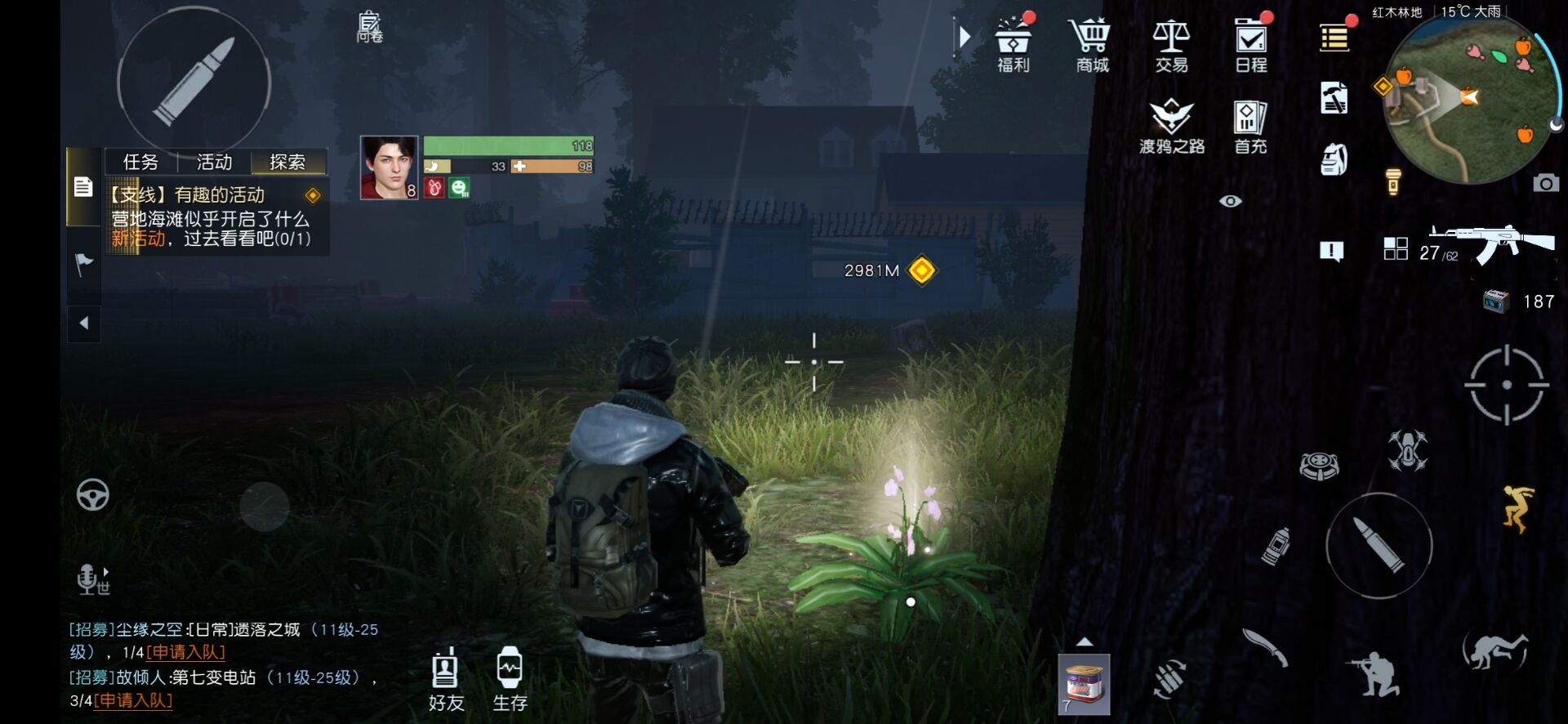Open the 商城 shop
The image size is (1568, 724).
(1091, 44)
